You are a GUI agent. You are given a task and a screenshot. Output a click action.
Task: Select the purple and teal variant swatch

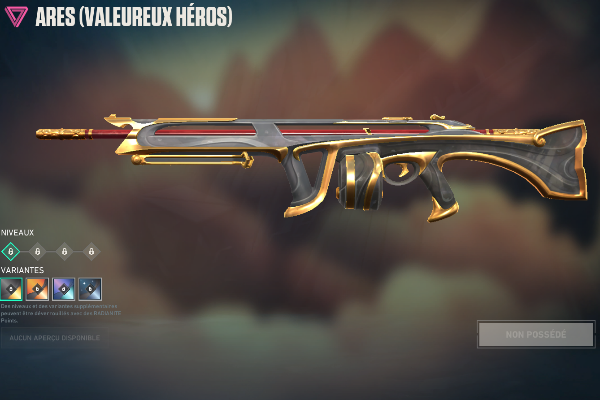click(63, 289)
